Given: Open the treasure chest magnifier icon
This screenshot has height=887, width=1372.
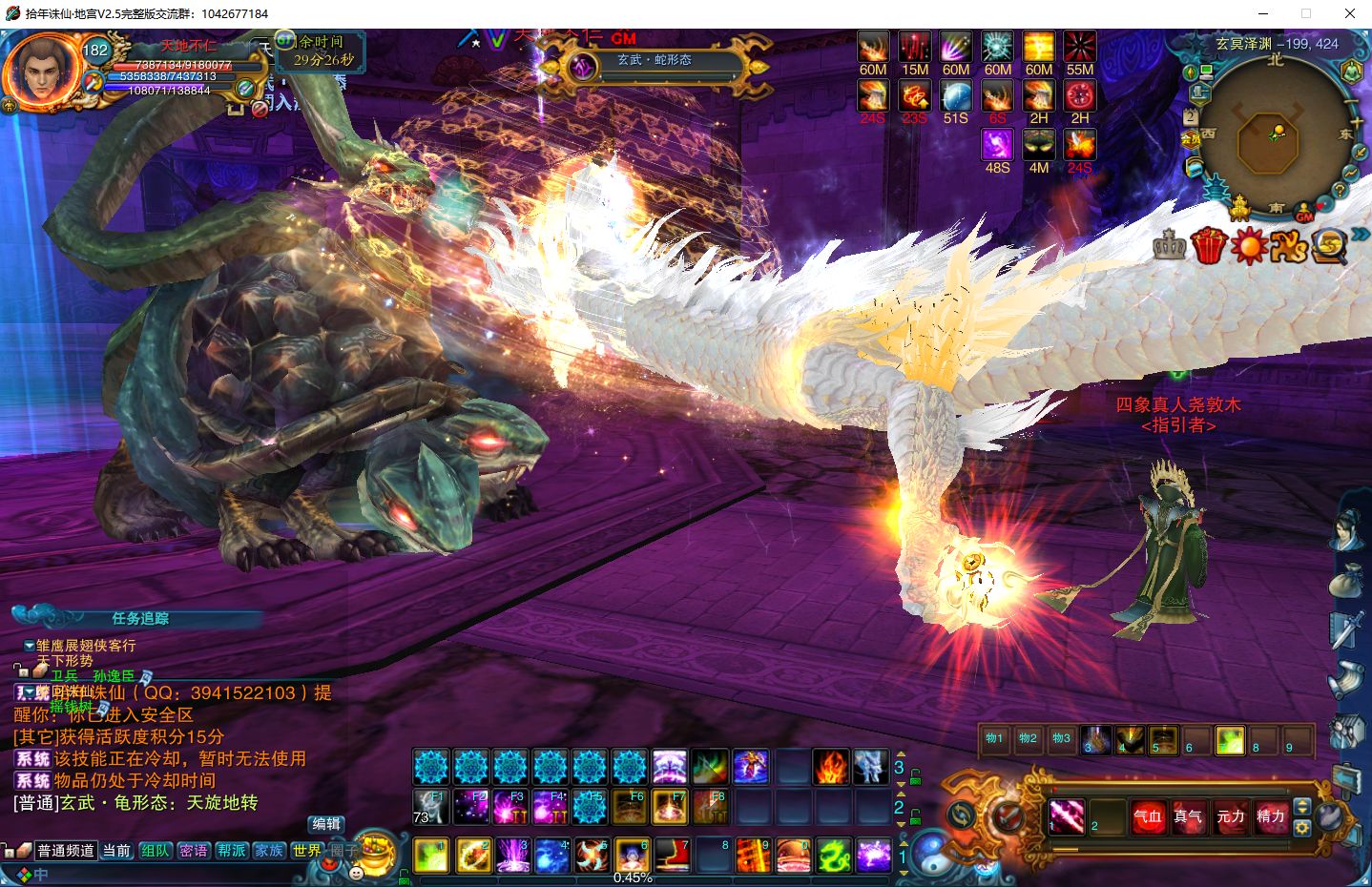Looking at the screenshot, I should [1329, 246].
